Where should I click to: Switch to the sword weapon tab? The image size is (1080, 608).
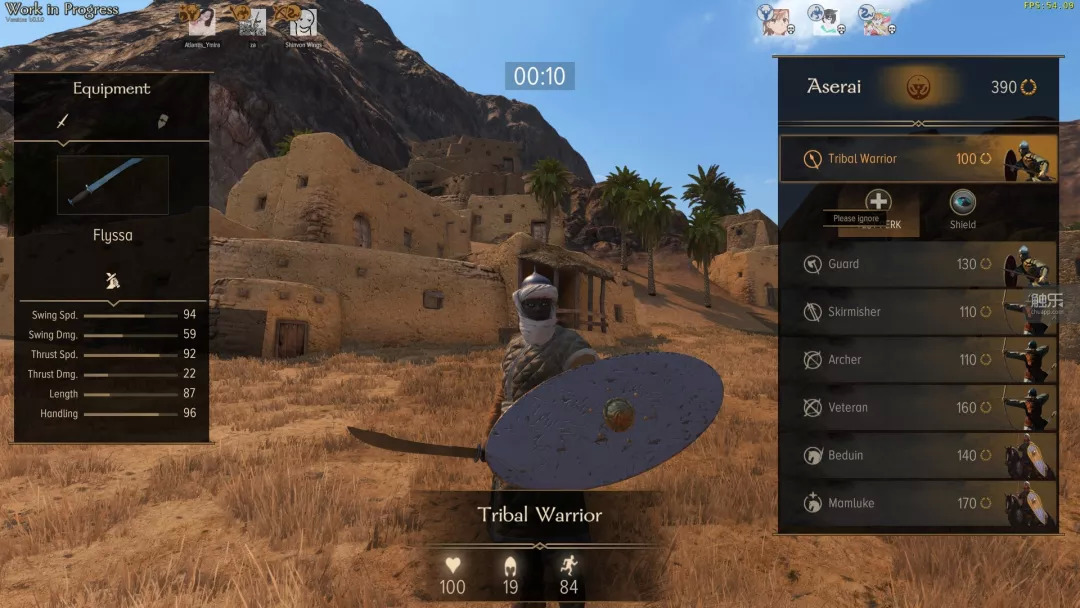[x=62, y=121]
